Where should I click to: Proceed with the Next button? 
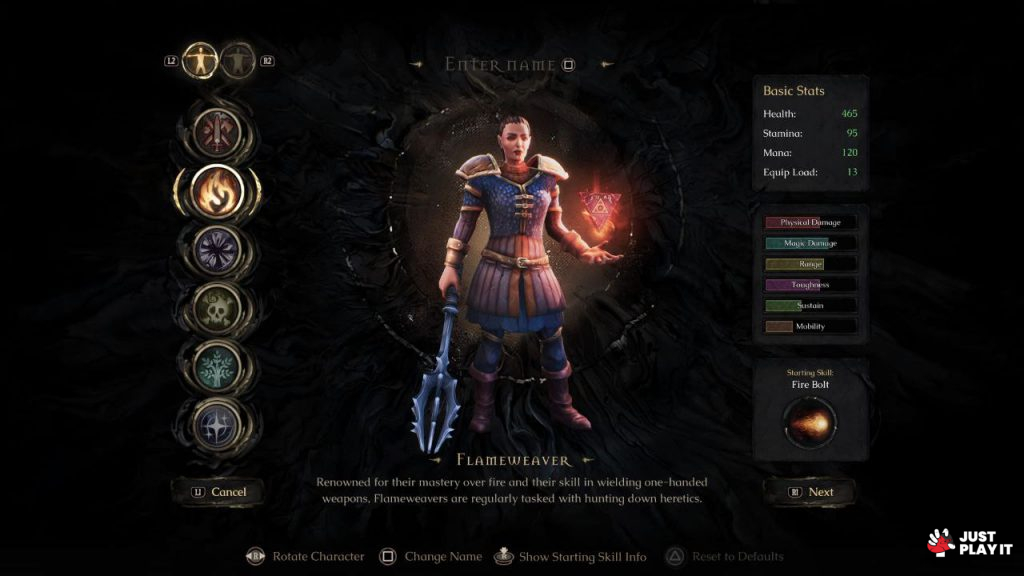tap(809, 491)
